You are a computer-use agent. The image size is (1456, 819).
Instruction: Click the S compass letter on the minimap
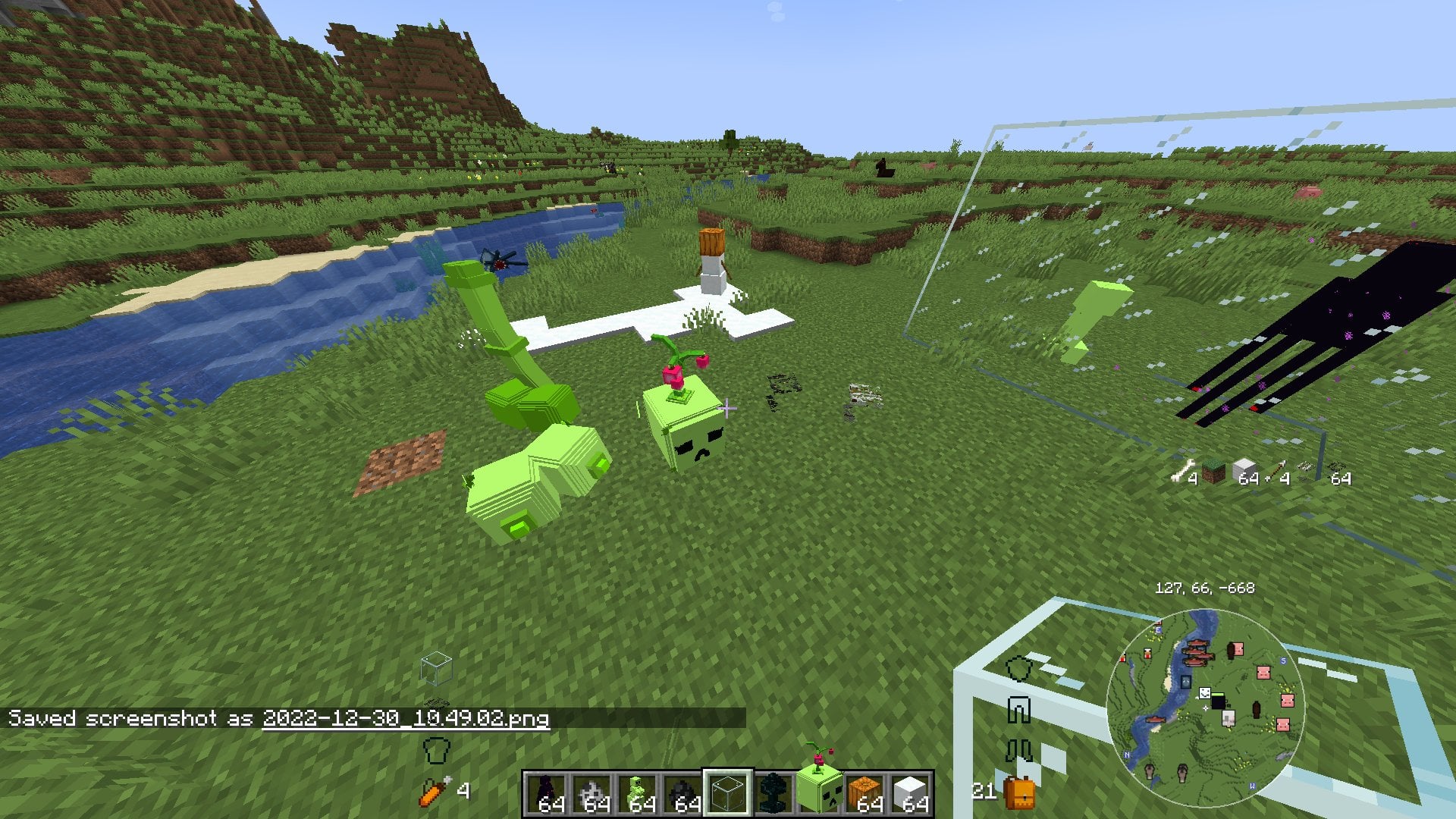point(1283,660)
